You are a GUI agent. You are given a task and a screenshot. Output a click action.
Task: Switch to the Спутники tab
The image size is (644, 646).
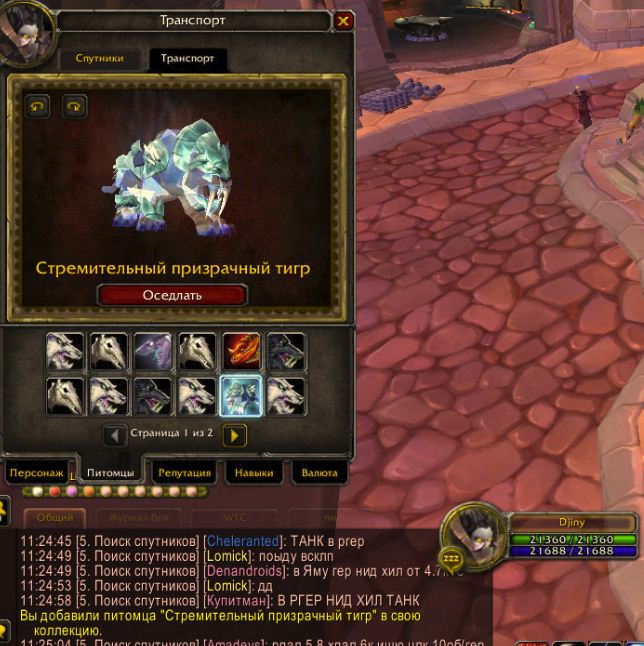(x=100, y=59)
